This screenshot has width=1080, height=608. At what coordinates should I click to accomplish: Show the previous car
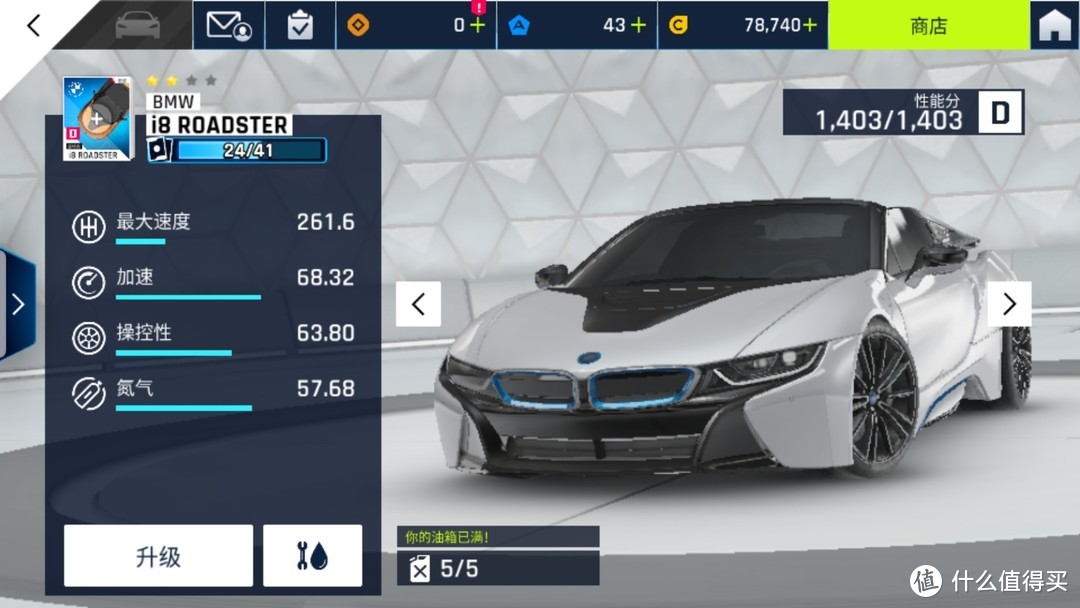(418, 304)
